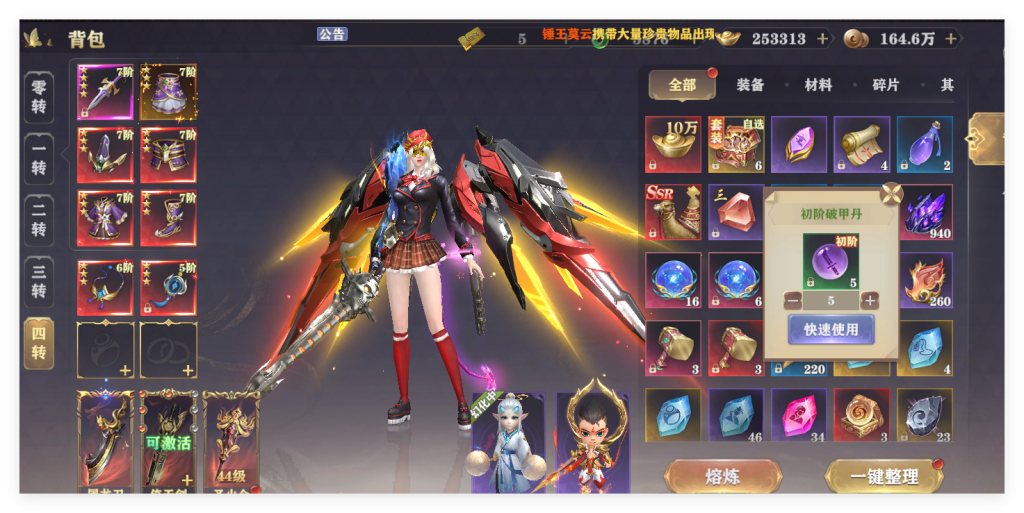Select the 全部 all items tab
This screenshot has height=513, width=1024.
tap(682, 85)
